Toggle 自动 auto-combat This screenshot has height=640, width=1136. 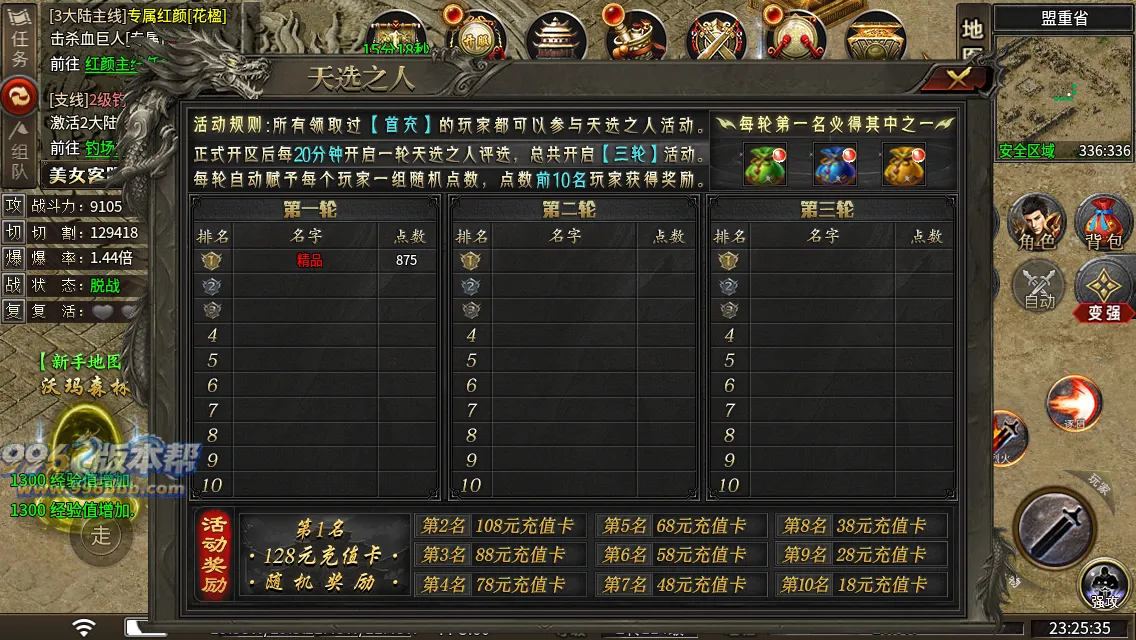[1039, 285]
